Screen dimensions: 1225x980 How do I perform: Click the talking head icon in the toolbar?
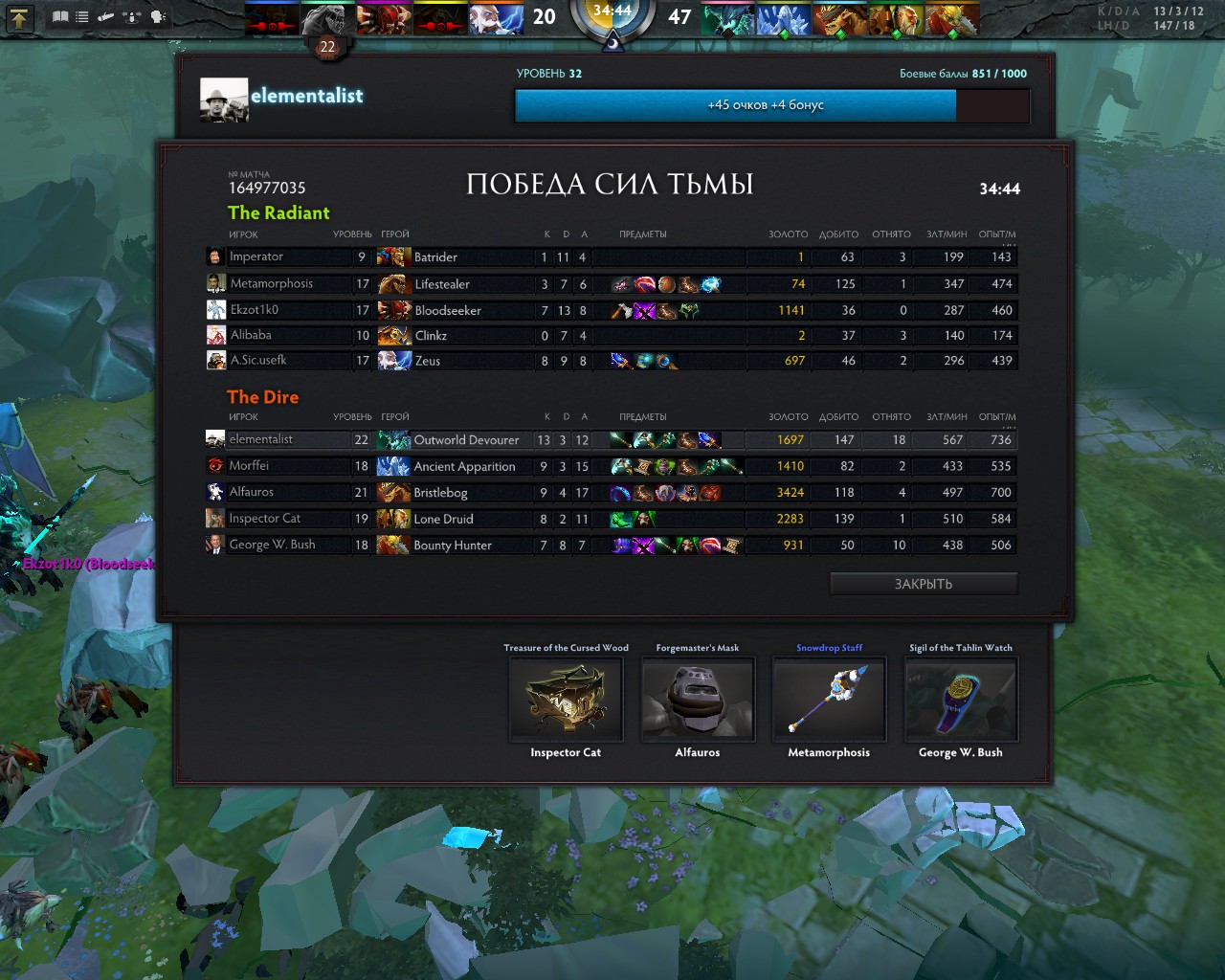(x=158, y=16)
